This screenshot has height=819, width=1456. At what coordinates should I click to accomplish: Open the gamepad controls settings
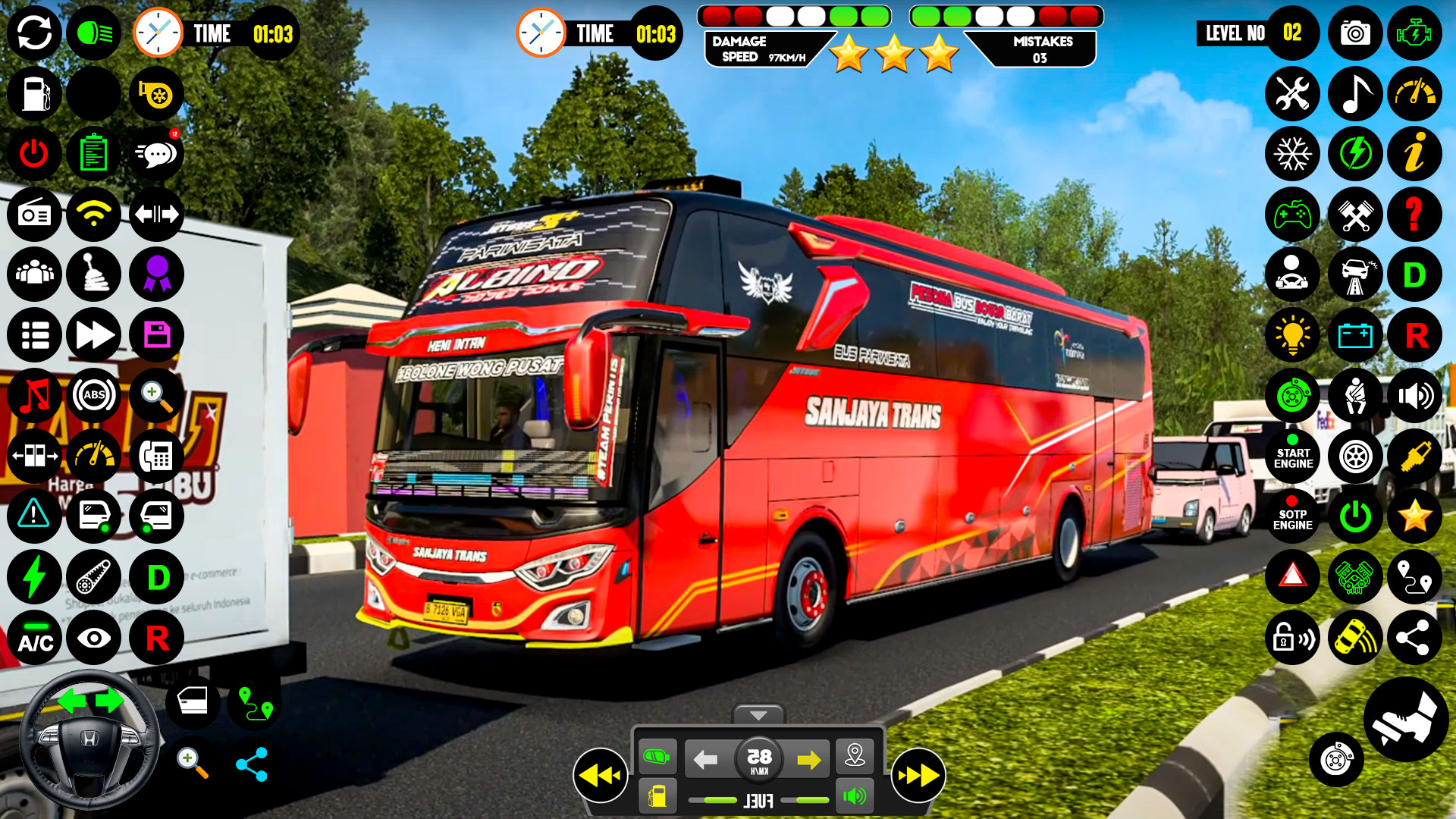coord(1293,215)
